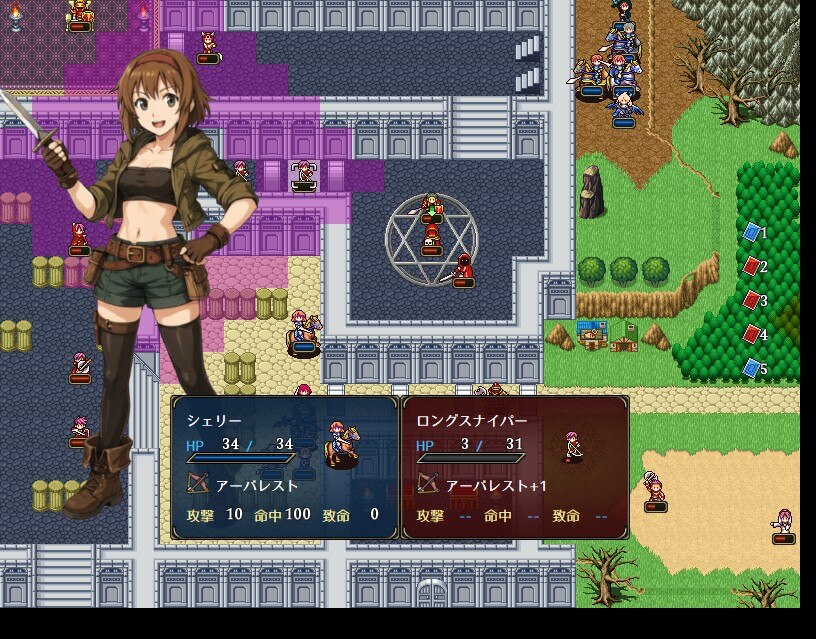Select the red card numbered 2
This screenshot has height=639, width=816.
click(x=752, y=267)
